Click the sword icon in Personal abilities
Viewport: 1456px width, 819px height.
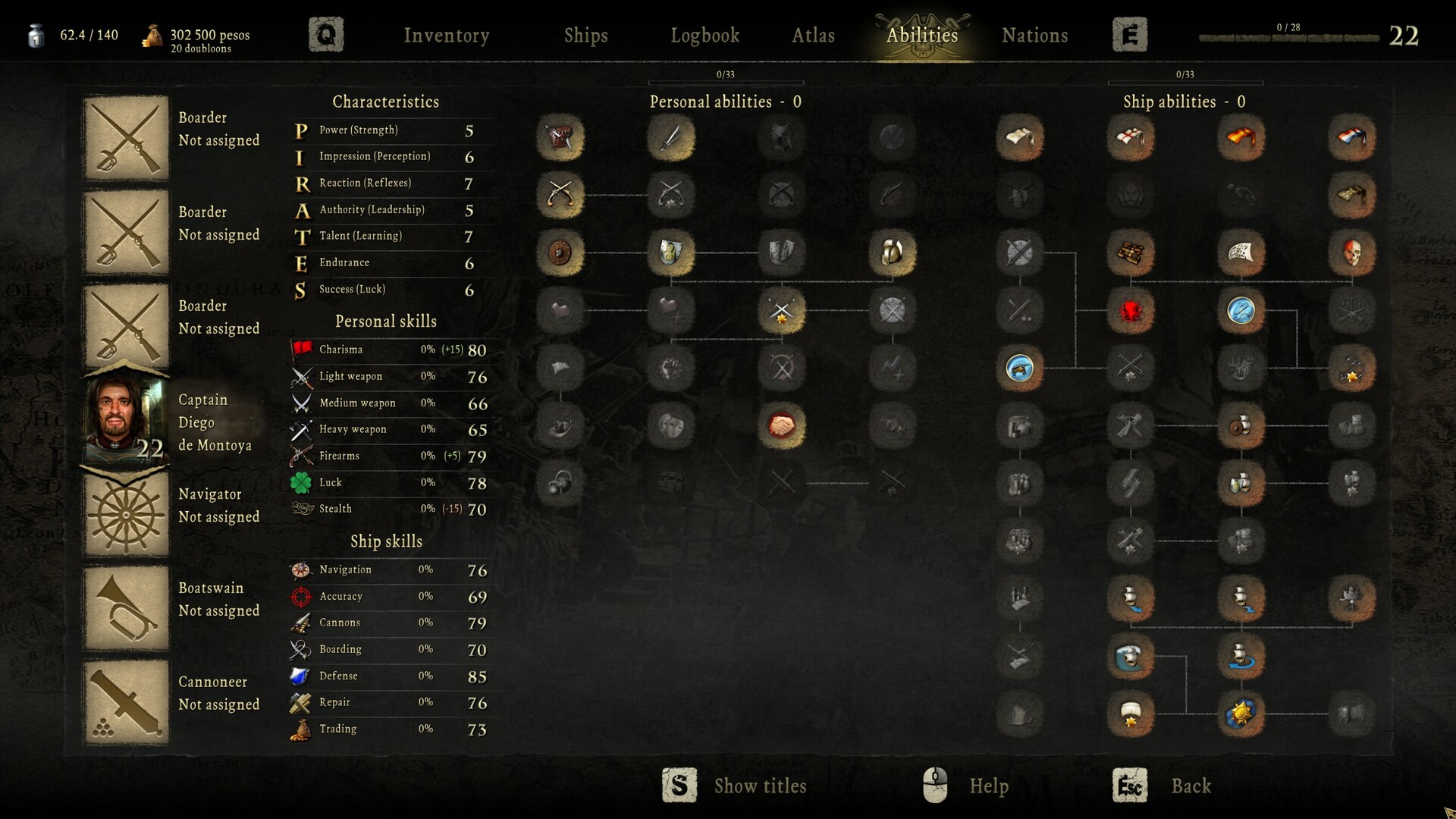point(670,137)
